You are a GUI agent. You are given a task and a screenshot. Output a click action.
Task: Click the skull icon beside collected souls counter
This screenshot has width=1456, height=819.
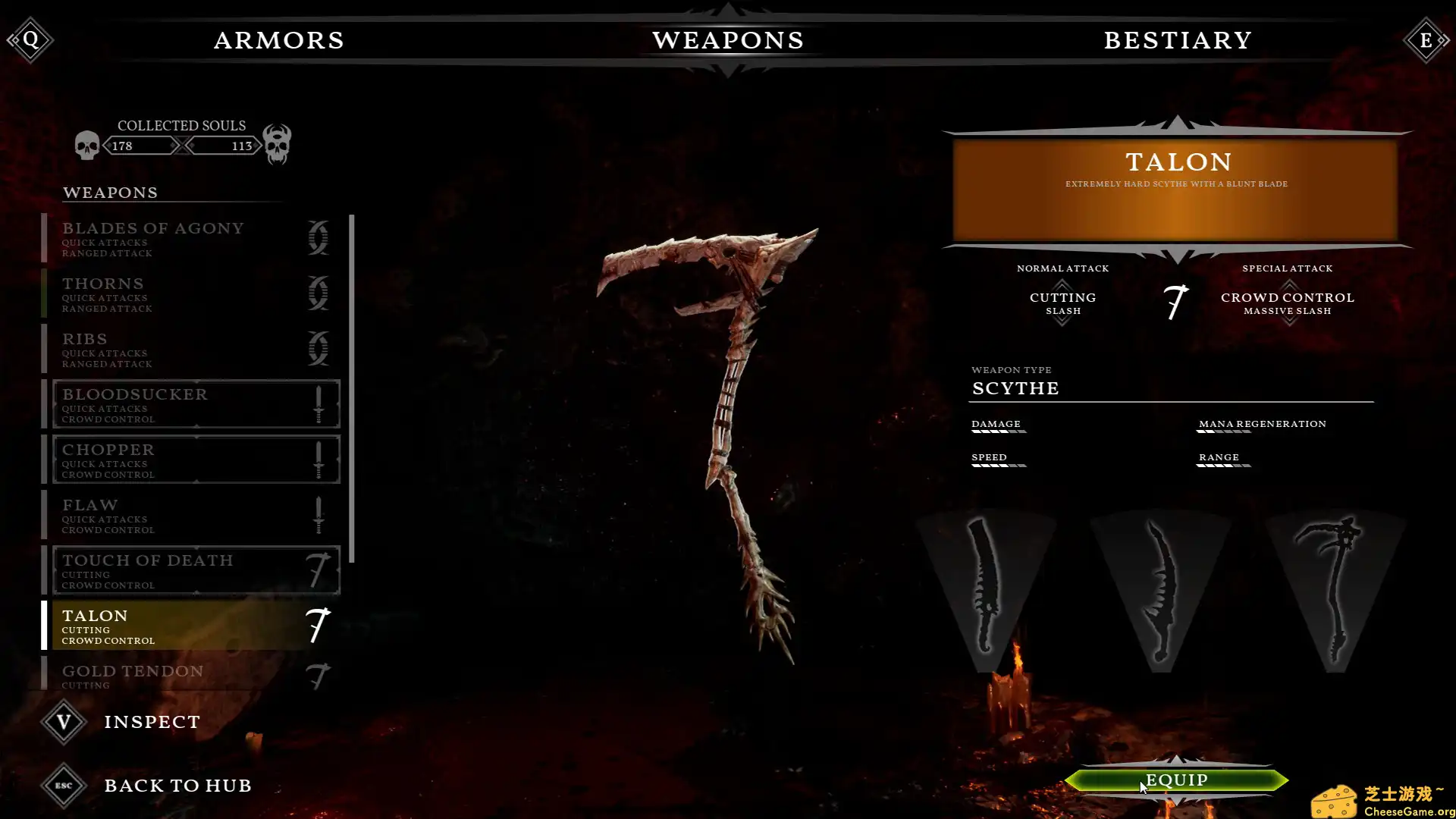[86, 144]
